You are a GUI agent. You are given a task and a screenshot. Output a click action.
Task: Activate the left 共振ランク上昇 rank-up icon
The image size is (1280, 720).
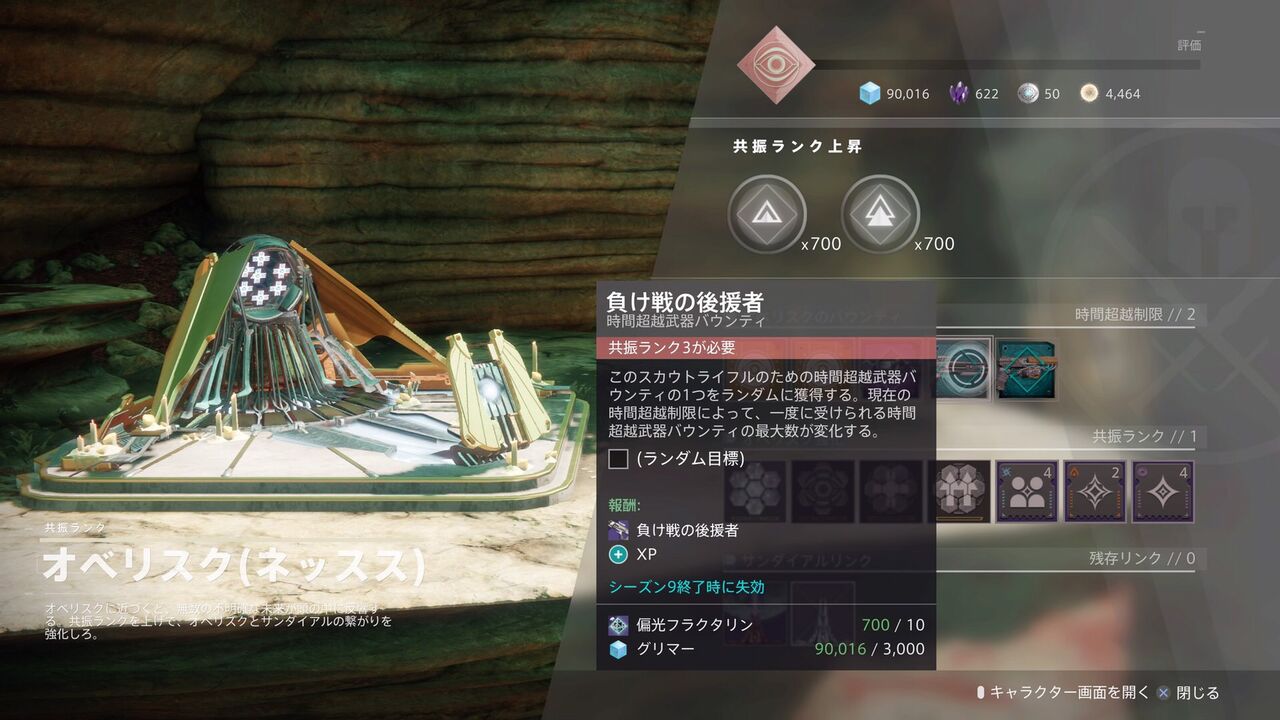click(767, 213)
